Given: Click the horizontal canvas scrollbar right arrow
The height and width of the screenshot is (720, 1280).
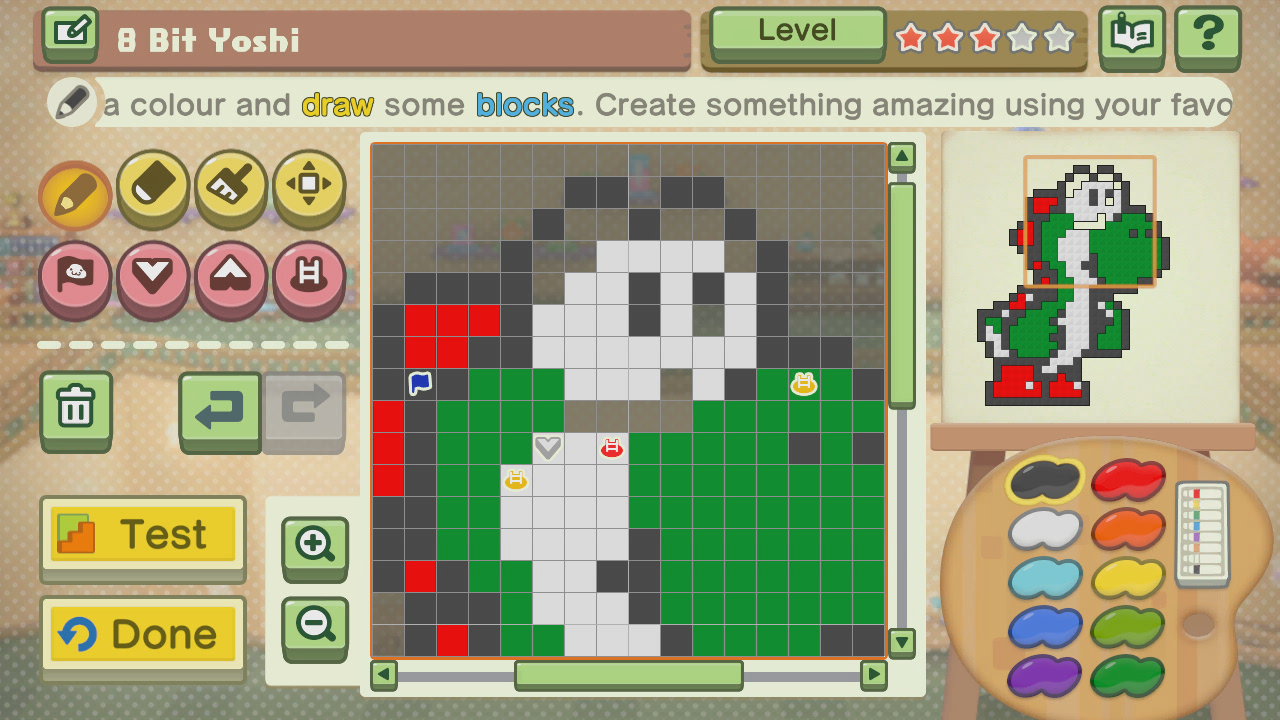Looking at the screenshot, I should 875,676.
